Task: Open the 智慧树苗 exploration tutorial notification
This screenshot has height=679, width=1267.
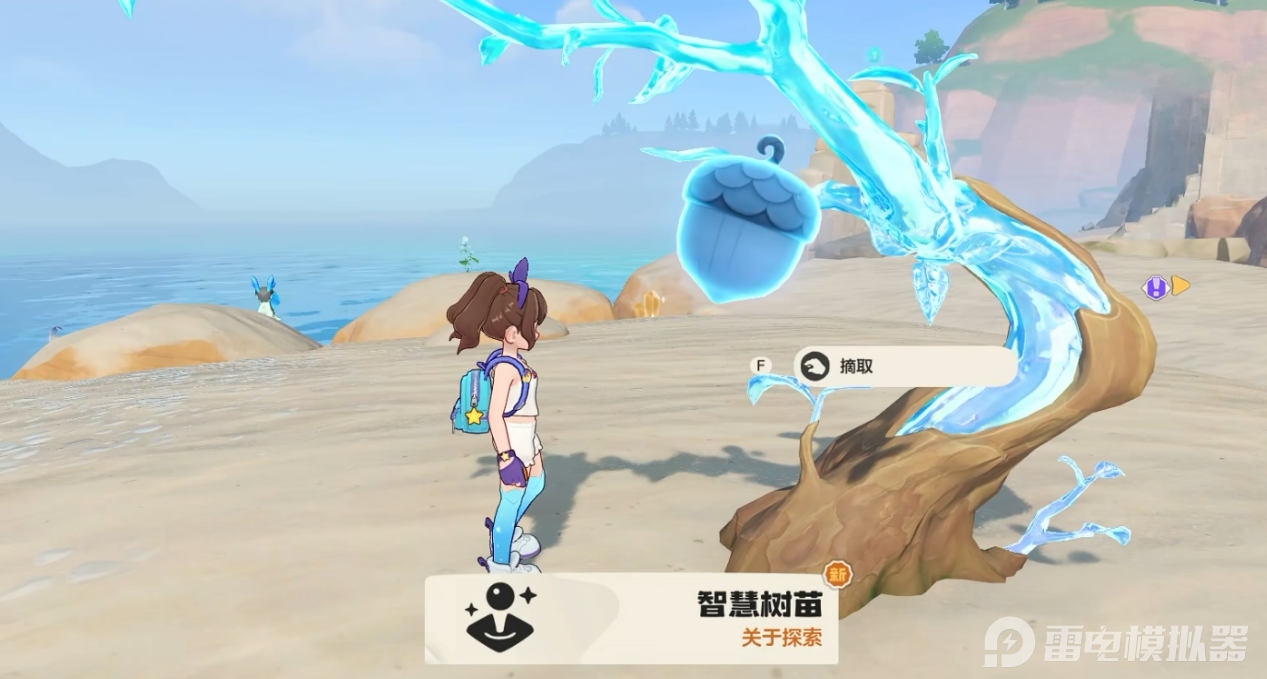Action: click(x=631, y=618)
